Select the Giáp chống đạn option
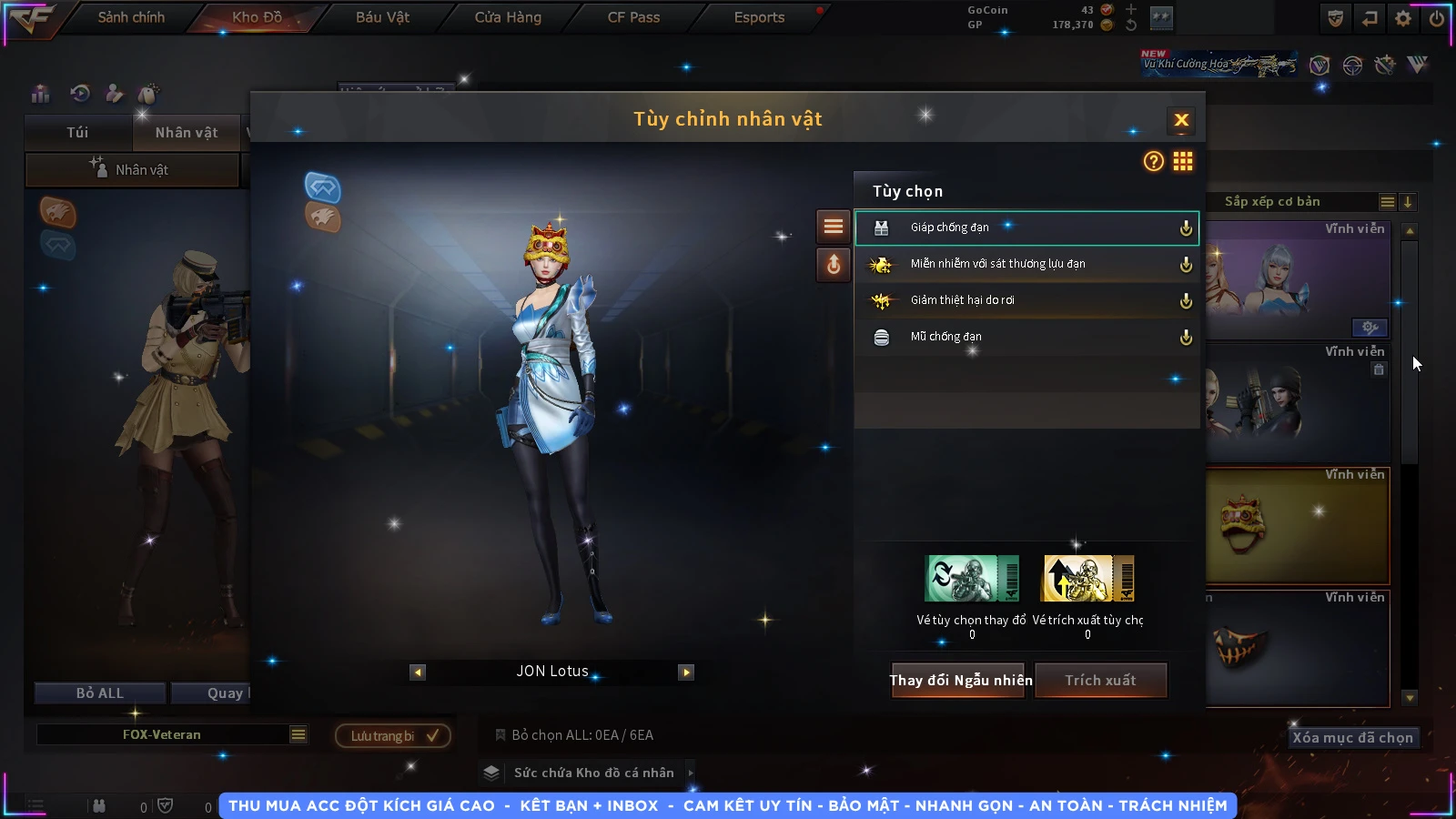1456x819 pixels. pyautogui.click(x=1026, y=227)
